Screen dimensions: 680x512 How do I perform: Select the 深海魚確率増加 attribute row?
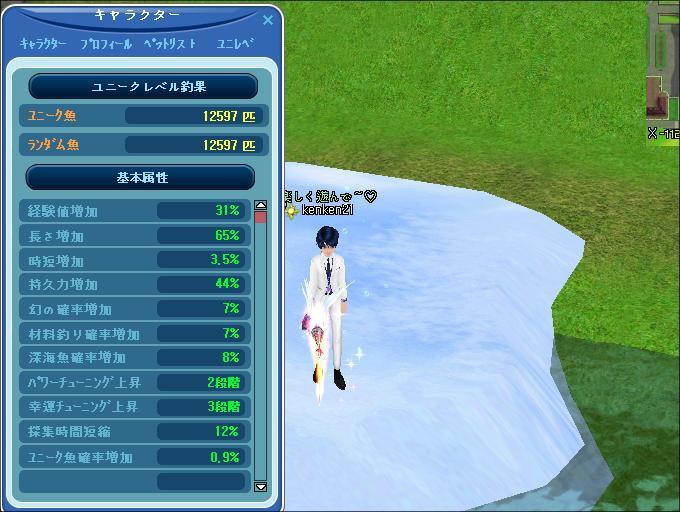(x=133, y=358)
